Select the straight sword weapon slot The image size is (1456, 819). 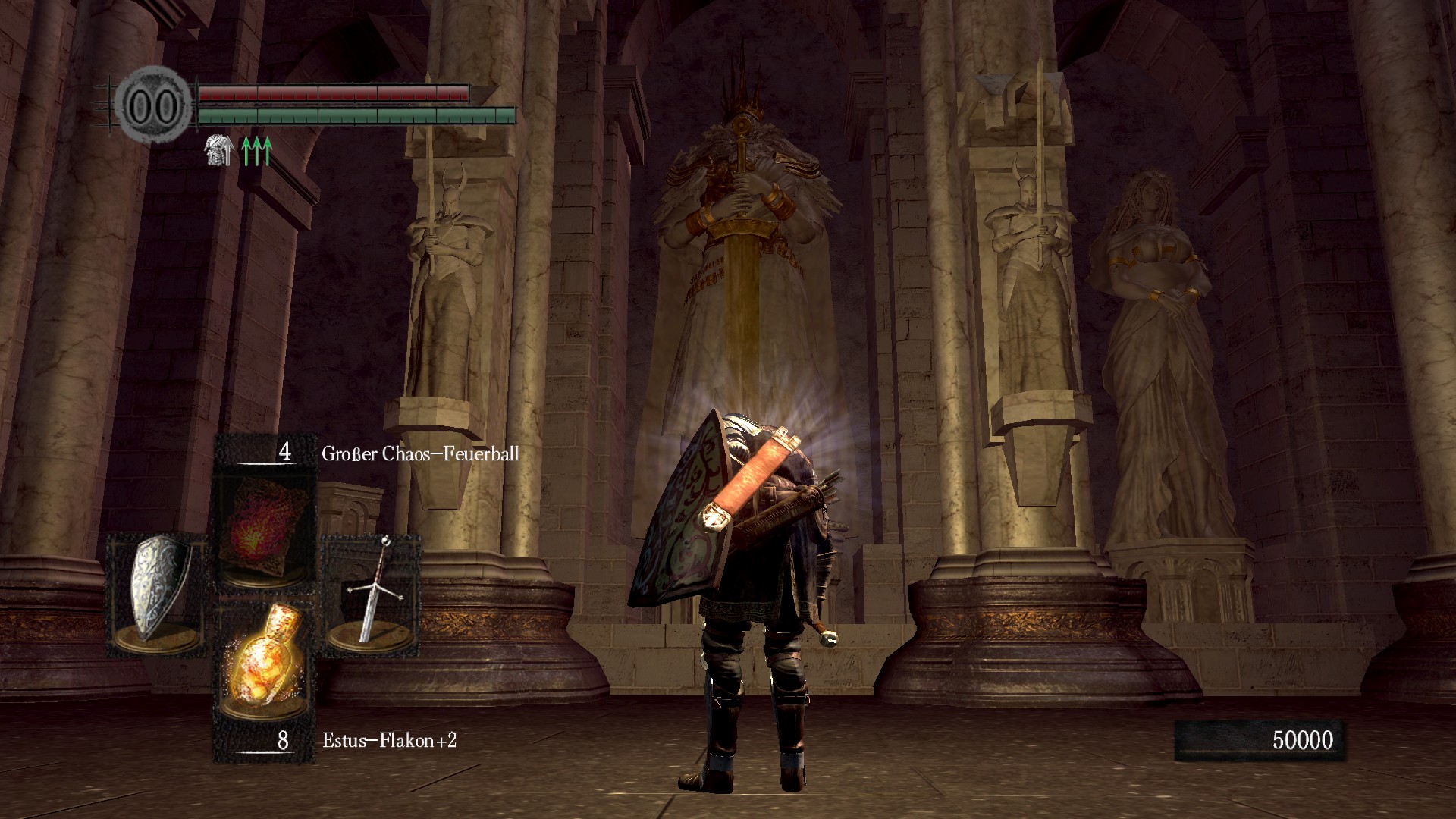tap(372, 593)
